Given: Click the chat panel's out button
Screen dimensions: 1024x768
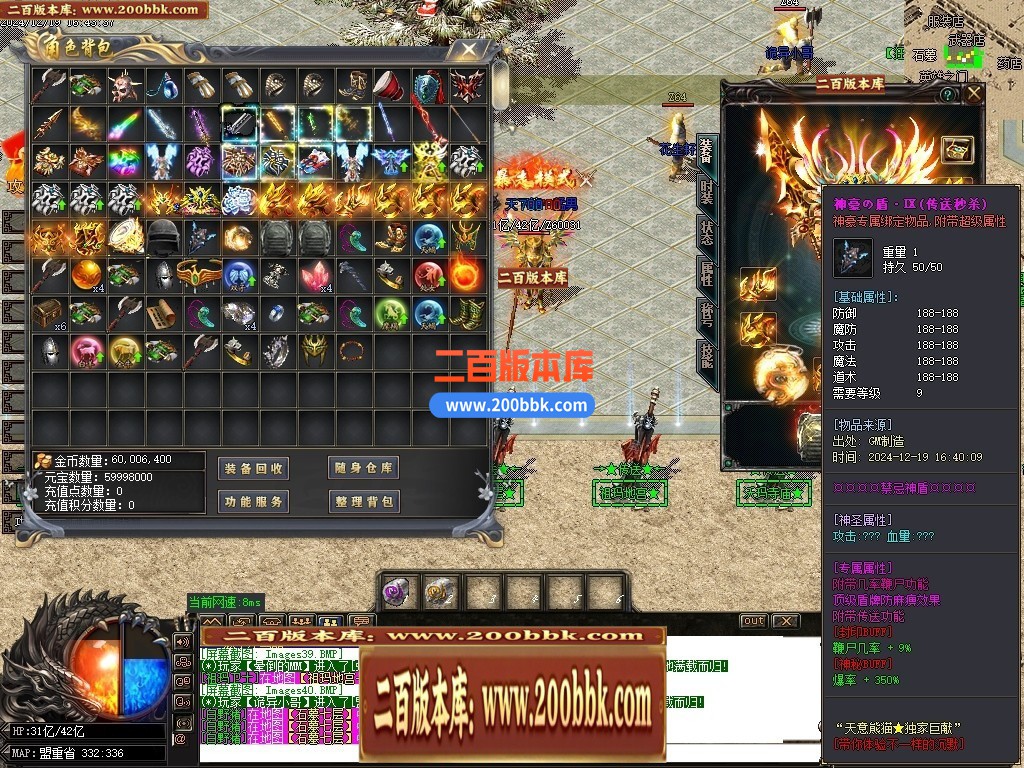Looking at the screenshot, I should click(753, 621).
